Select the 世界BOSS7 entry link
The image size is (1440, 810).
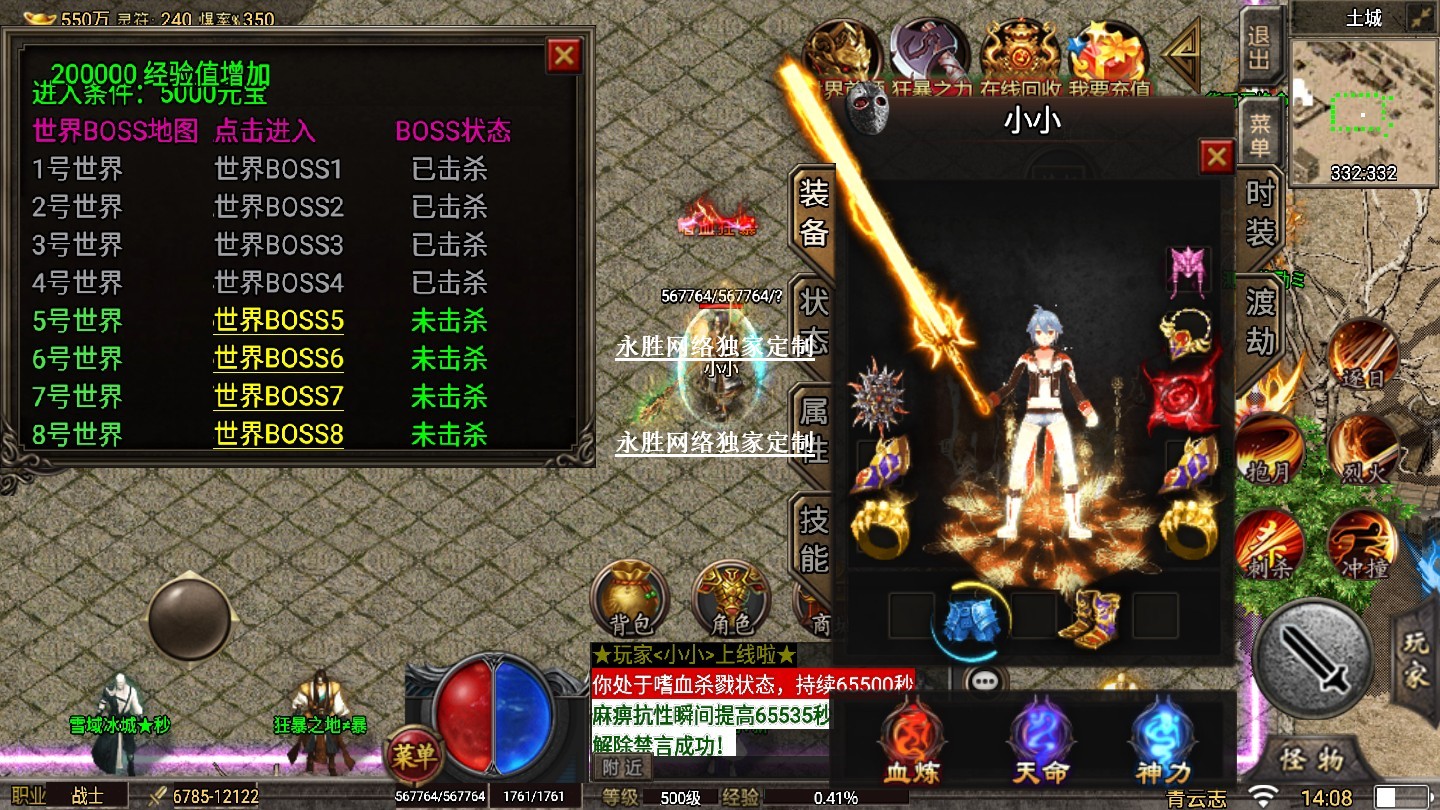pos(278,397)
